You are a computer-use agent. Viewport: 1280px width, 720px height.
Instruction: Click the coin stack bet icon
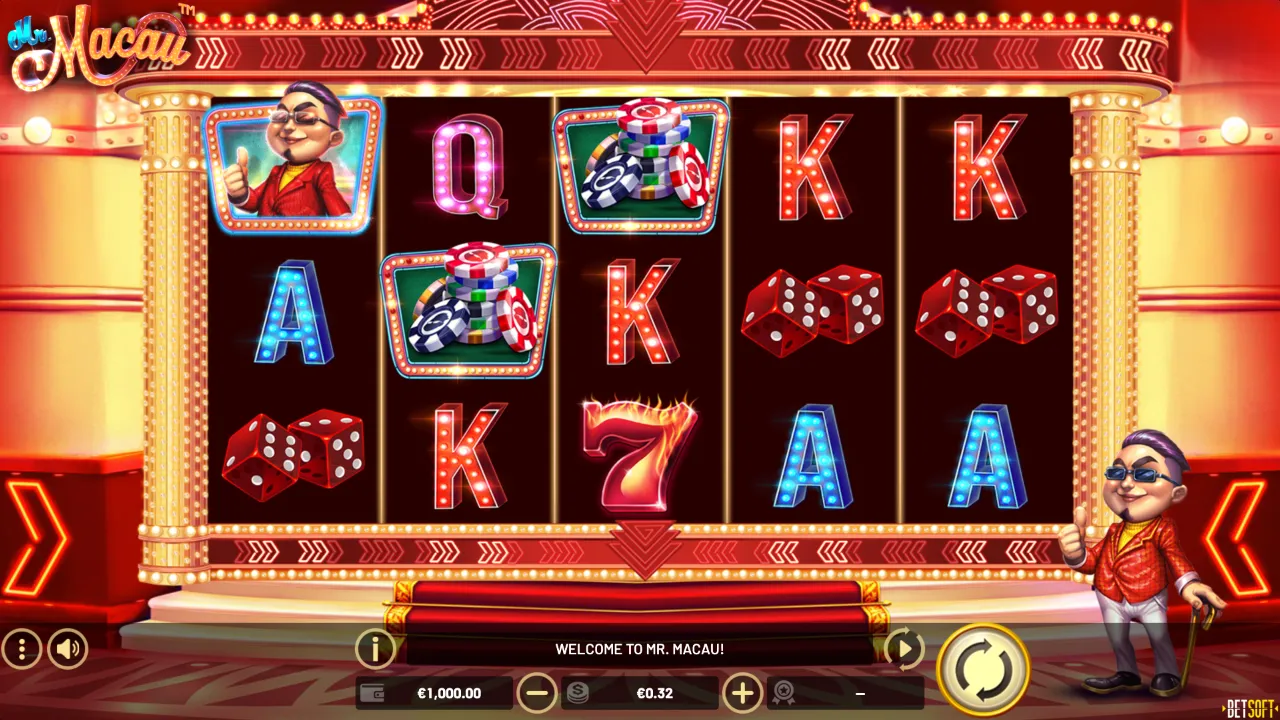(x=578, y=692)
